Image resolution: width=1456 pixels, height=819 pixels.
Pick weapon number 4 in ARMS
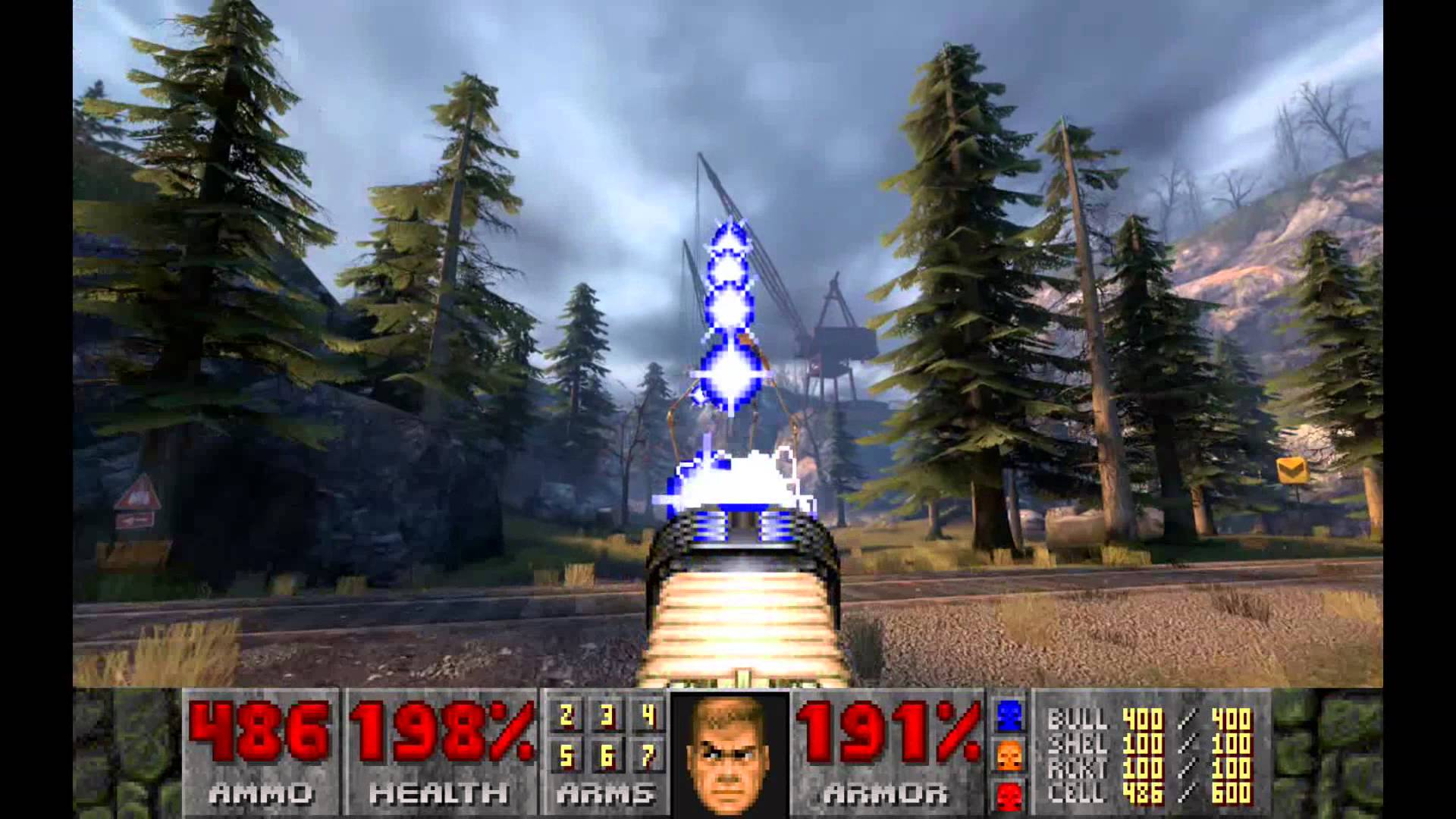pyautogui.click(x=648, y=716)
